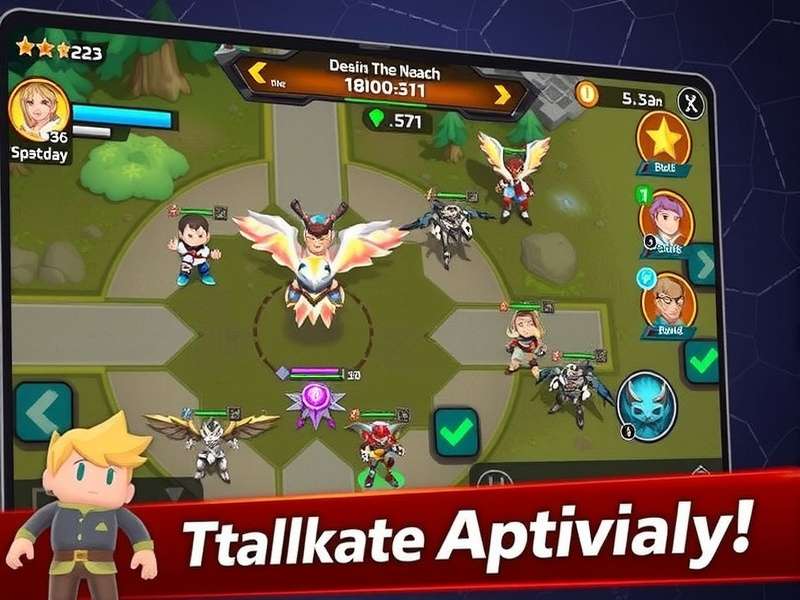Close the battle screen with the X button

[691, 101]
